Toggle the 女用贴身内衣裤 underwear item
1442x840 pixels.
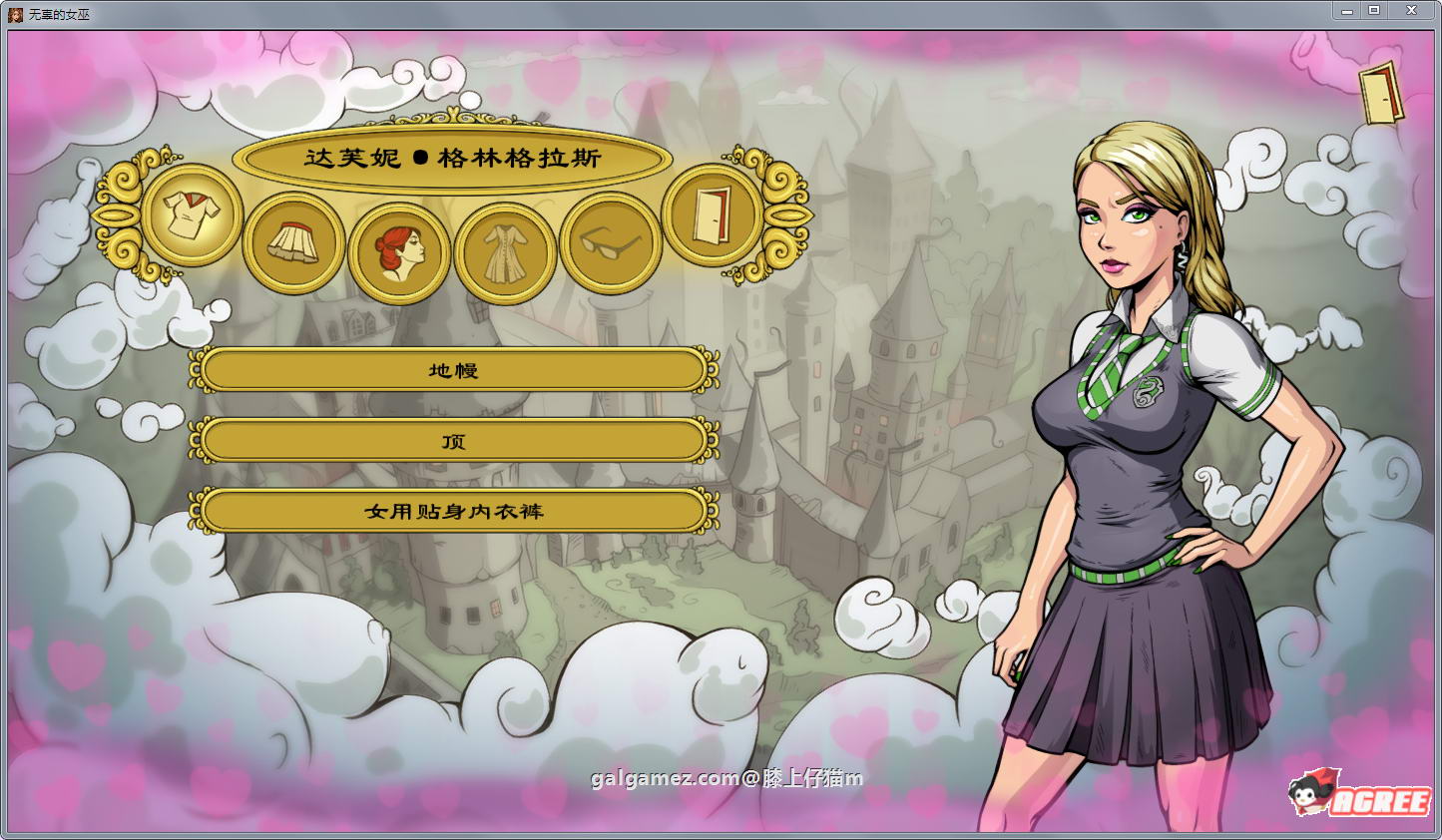(x=455, y=510)
